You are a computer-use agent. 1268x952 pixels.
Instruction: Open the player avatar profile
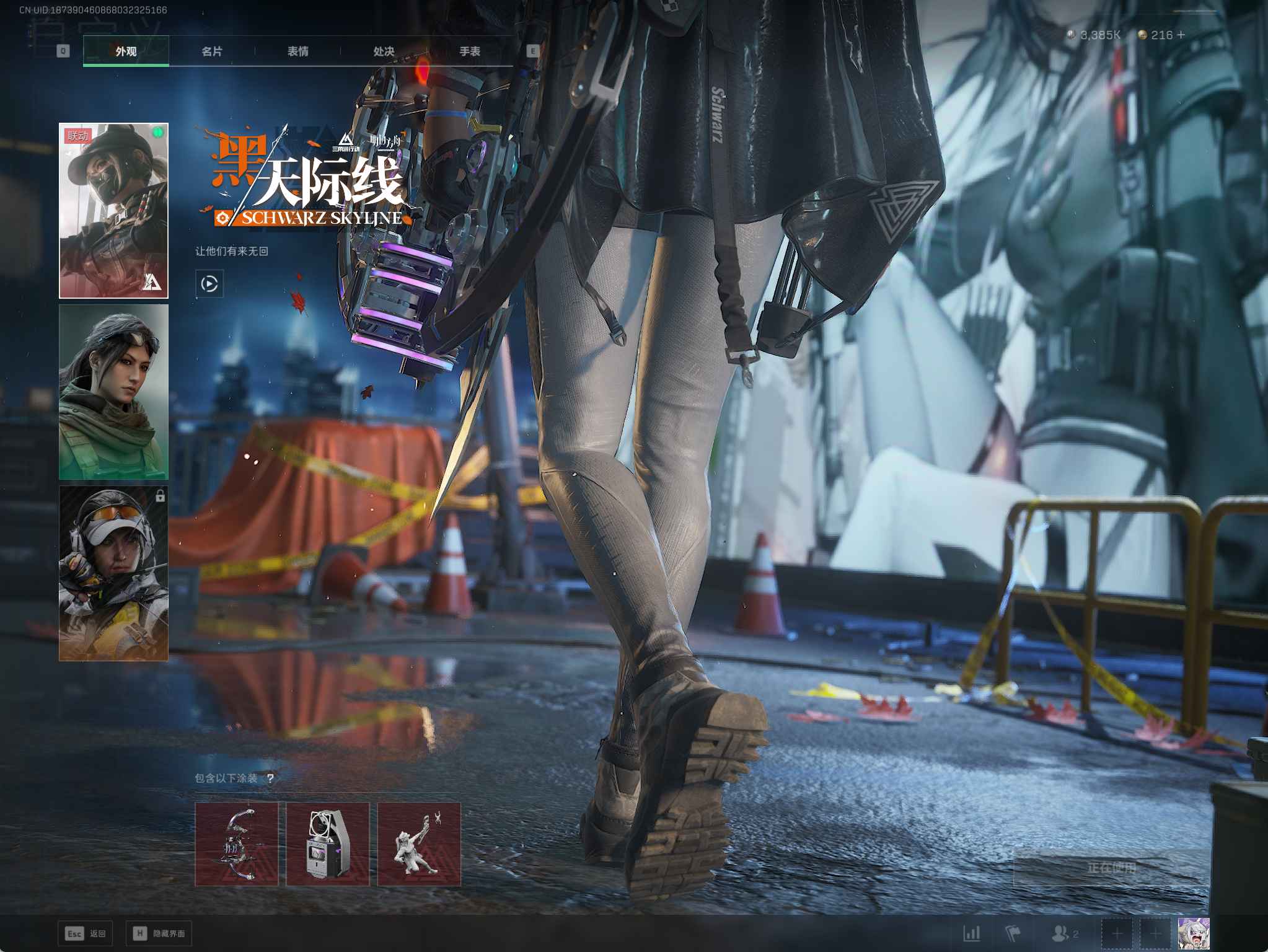pyautogui.click(x=1194, y=933)
